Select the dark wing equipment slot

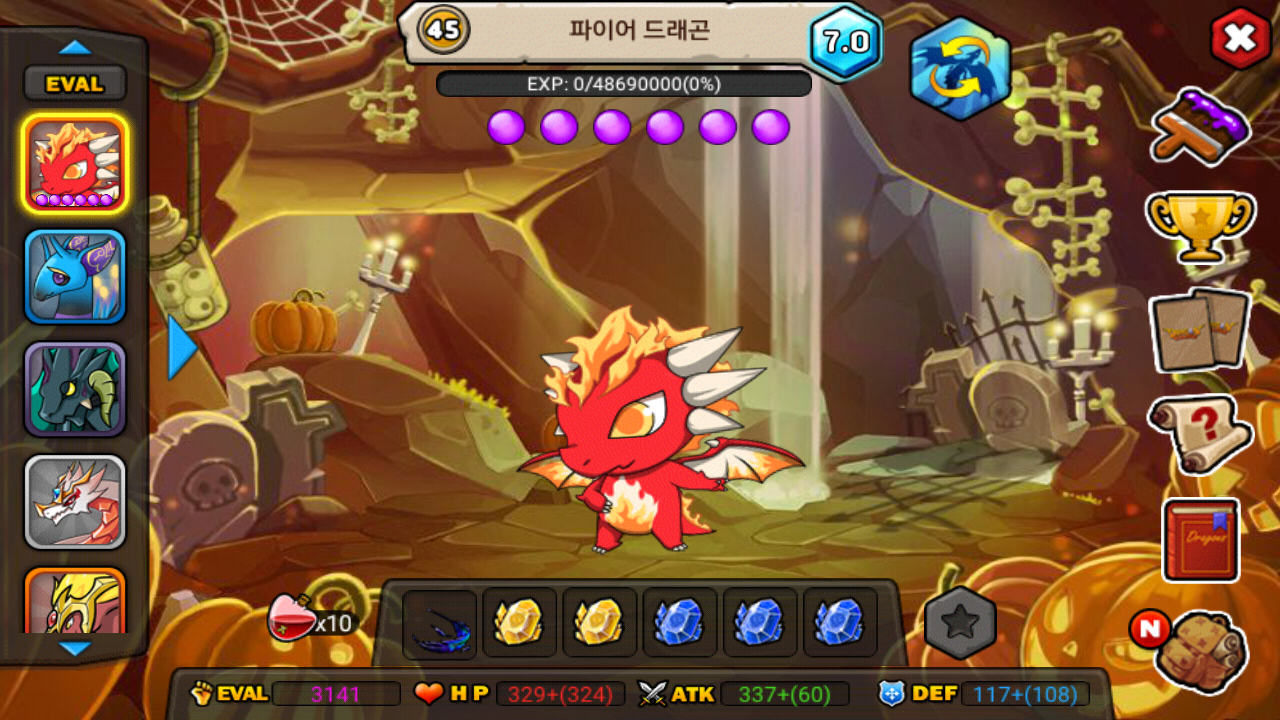click(x=440, y=623)
